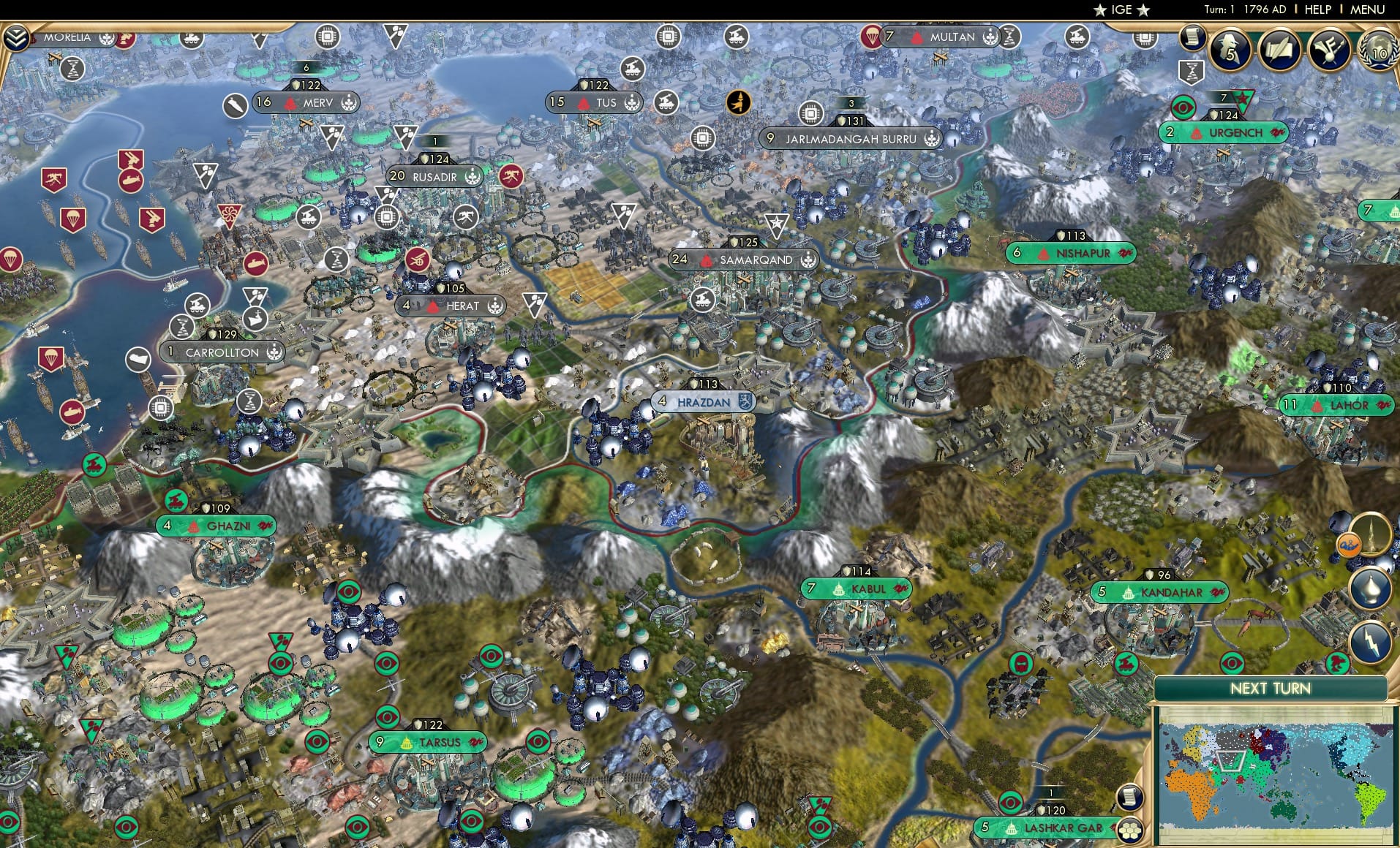The height and width of the screenshot is (848, 1400).
Task: Click the orange ampersand mod icon
Action: click(1350, 544)
